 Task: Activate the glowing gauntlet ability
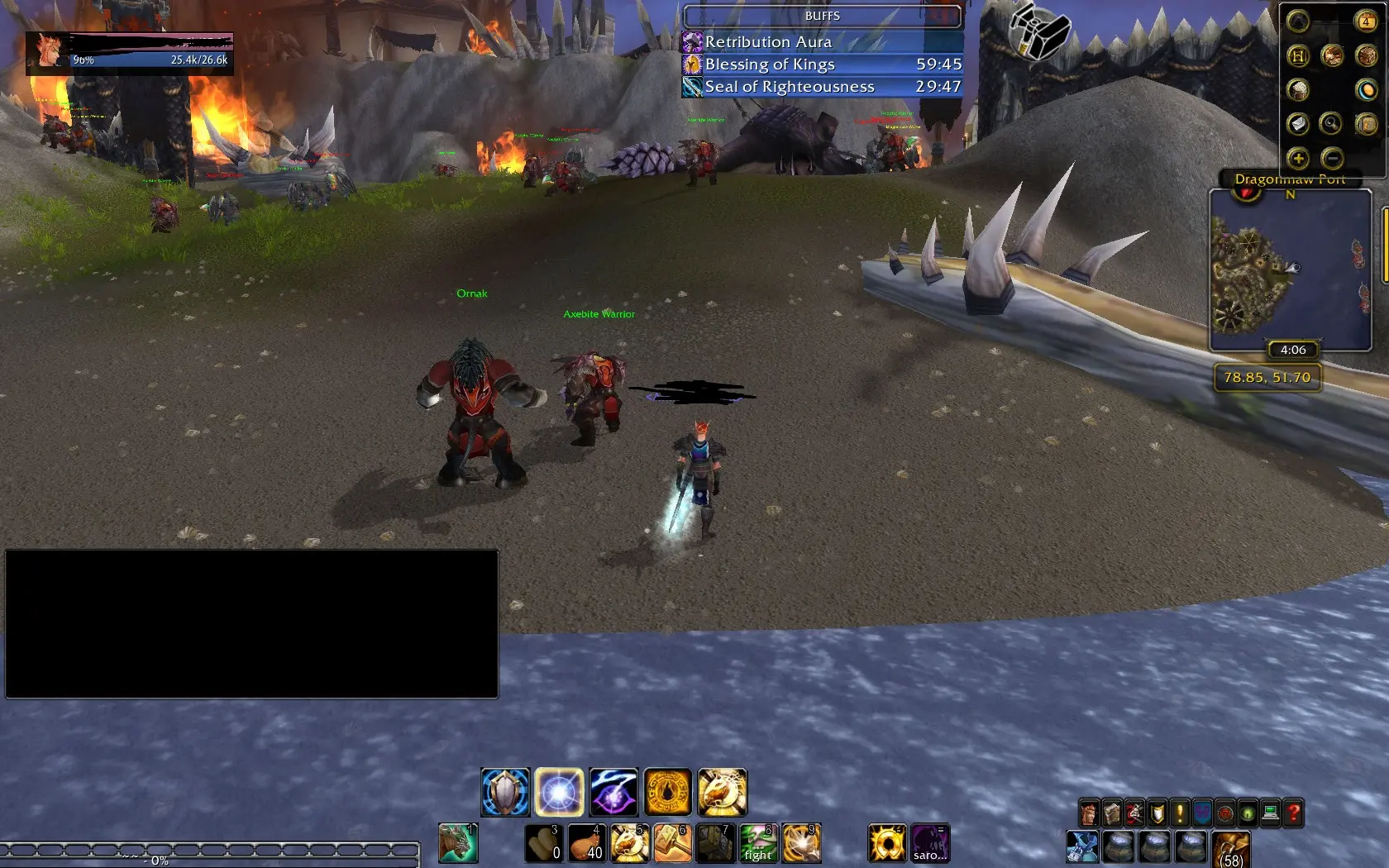tap(801, 844)
